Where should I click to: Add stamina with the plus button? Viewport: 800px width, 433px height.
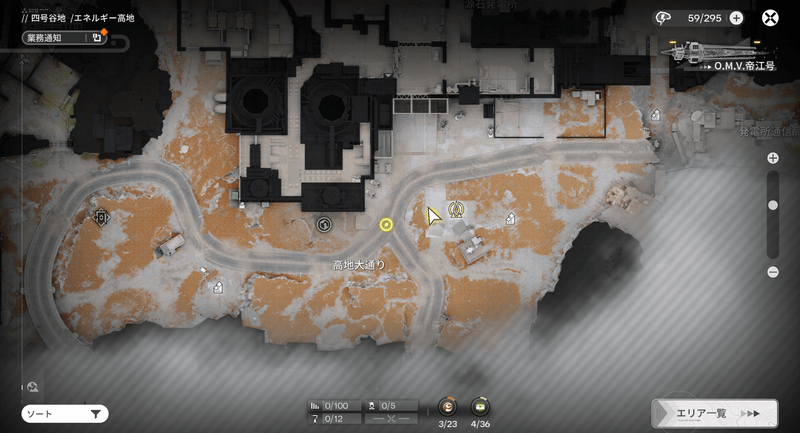[x=736, y=17]
